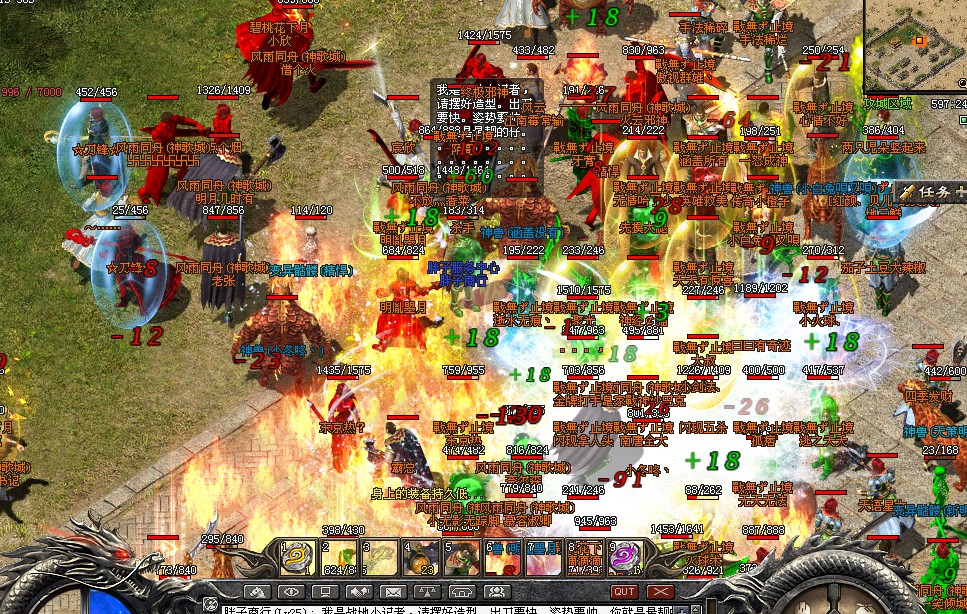The height and width of the screenshot is (614, 967).
Task: Click the balance scales button
Action: pyautogui.click(x=428, y=593)
